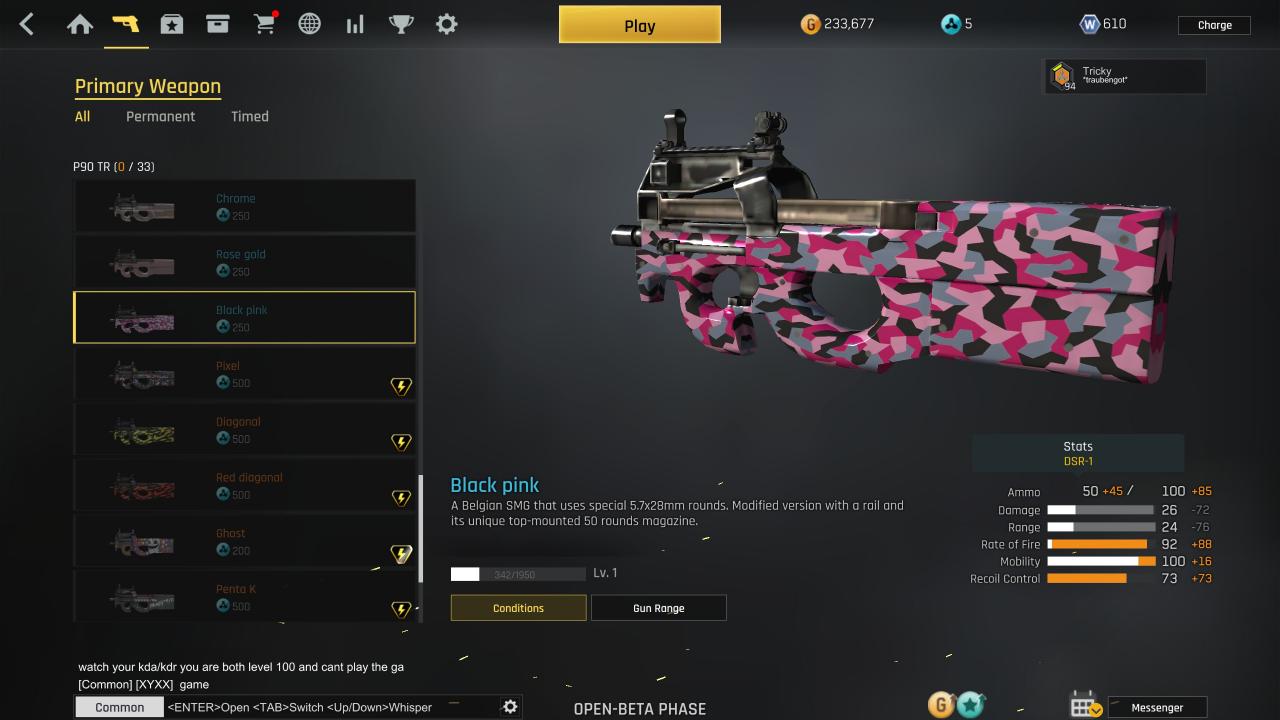Image resolution: width=1280 pixels, height=720 pixels.
Task: Select the Ghost P90 skin
Action: point(244,542)
